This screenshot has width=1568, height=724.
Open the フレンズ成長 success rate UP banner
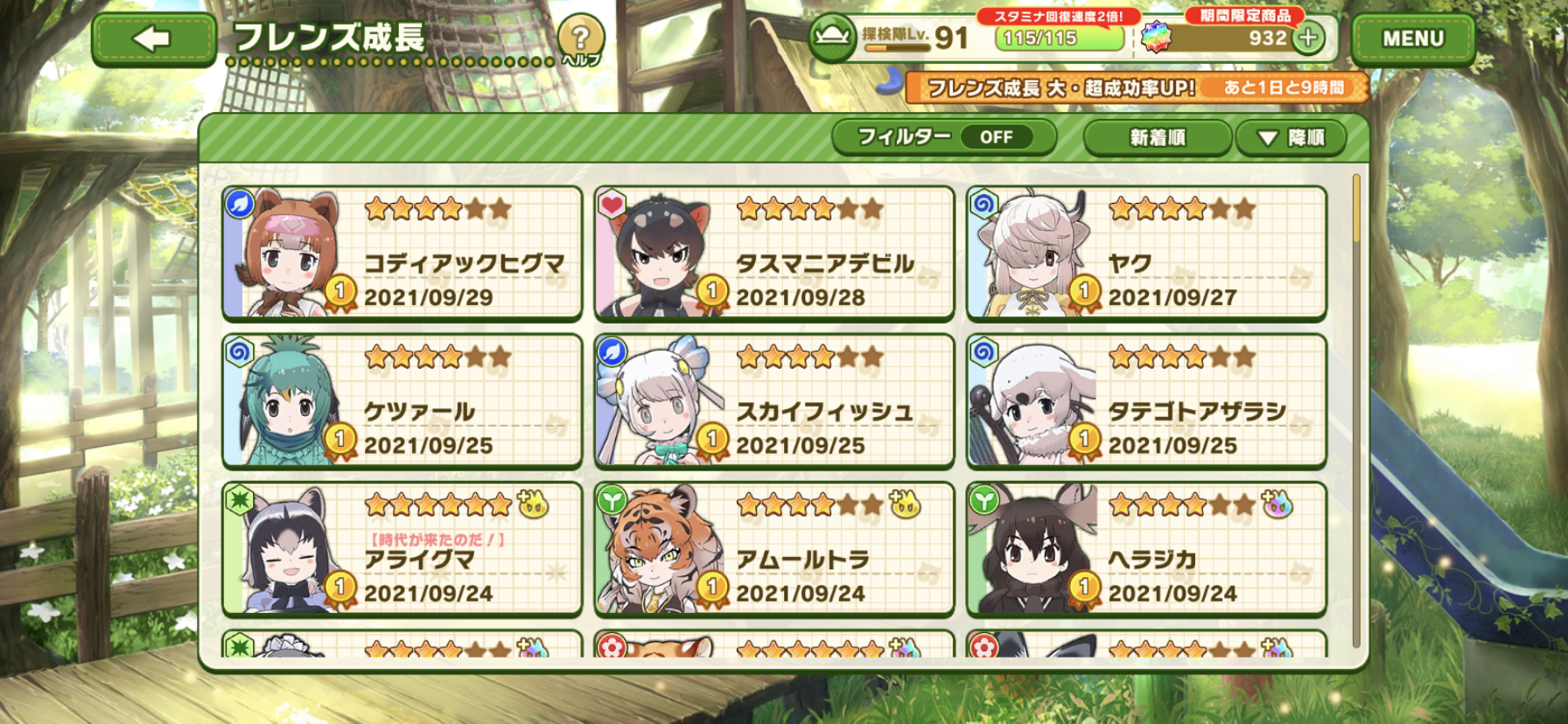1136,87
